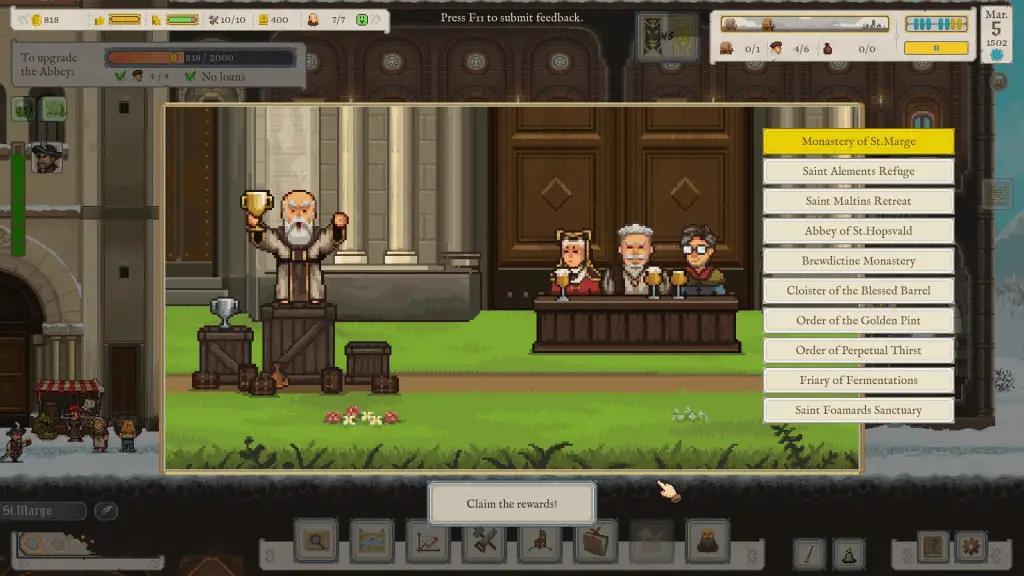Screen dimensions: 1024x576
Task: Choose Saint Maltins Retreat from the list
Action: [x=858, y=201]
